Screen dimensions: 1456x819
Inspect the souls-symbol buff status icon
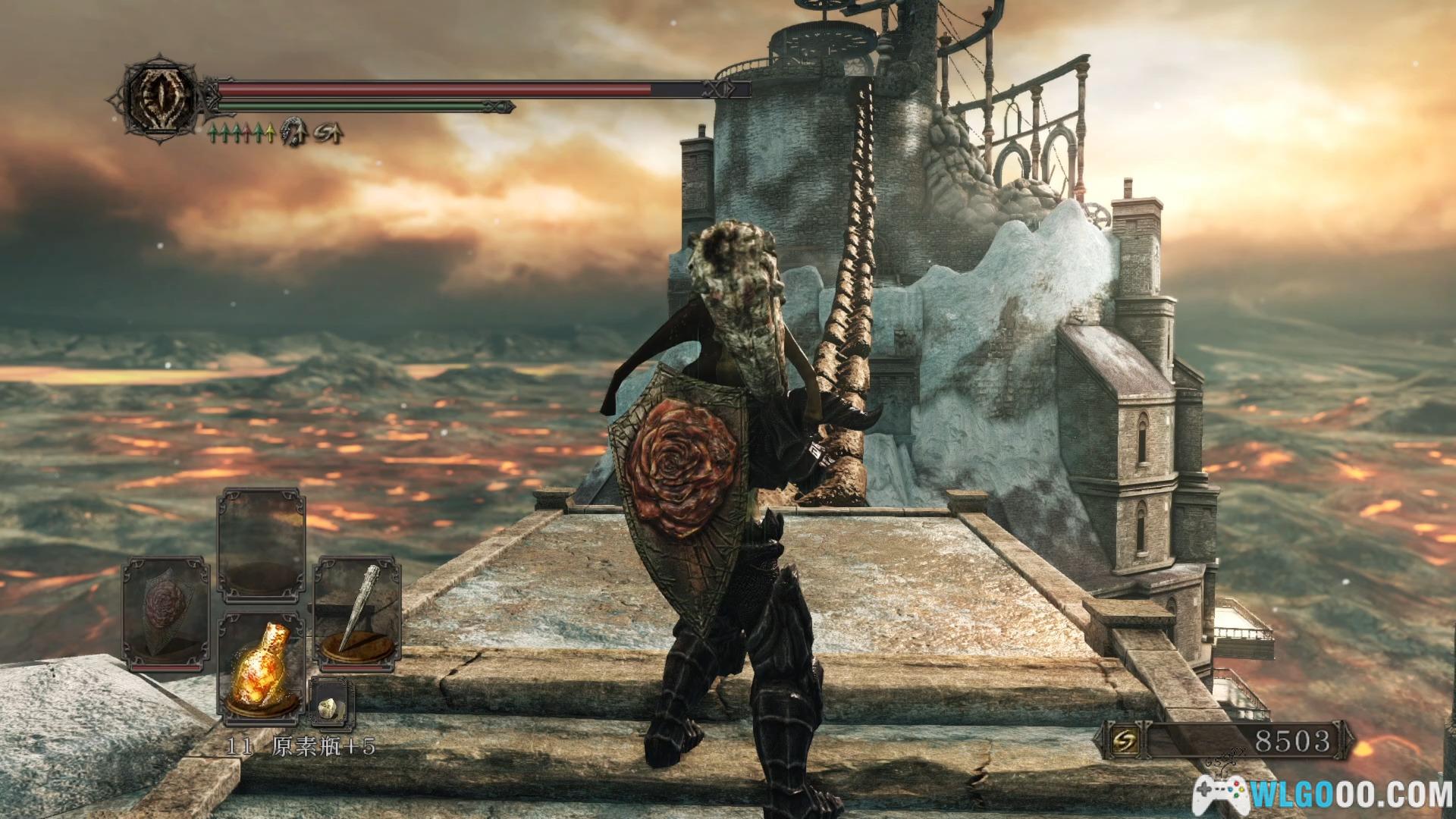click(329, 133)
